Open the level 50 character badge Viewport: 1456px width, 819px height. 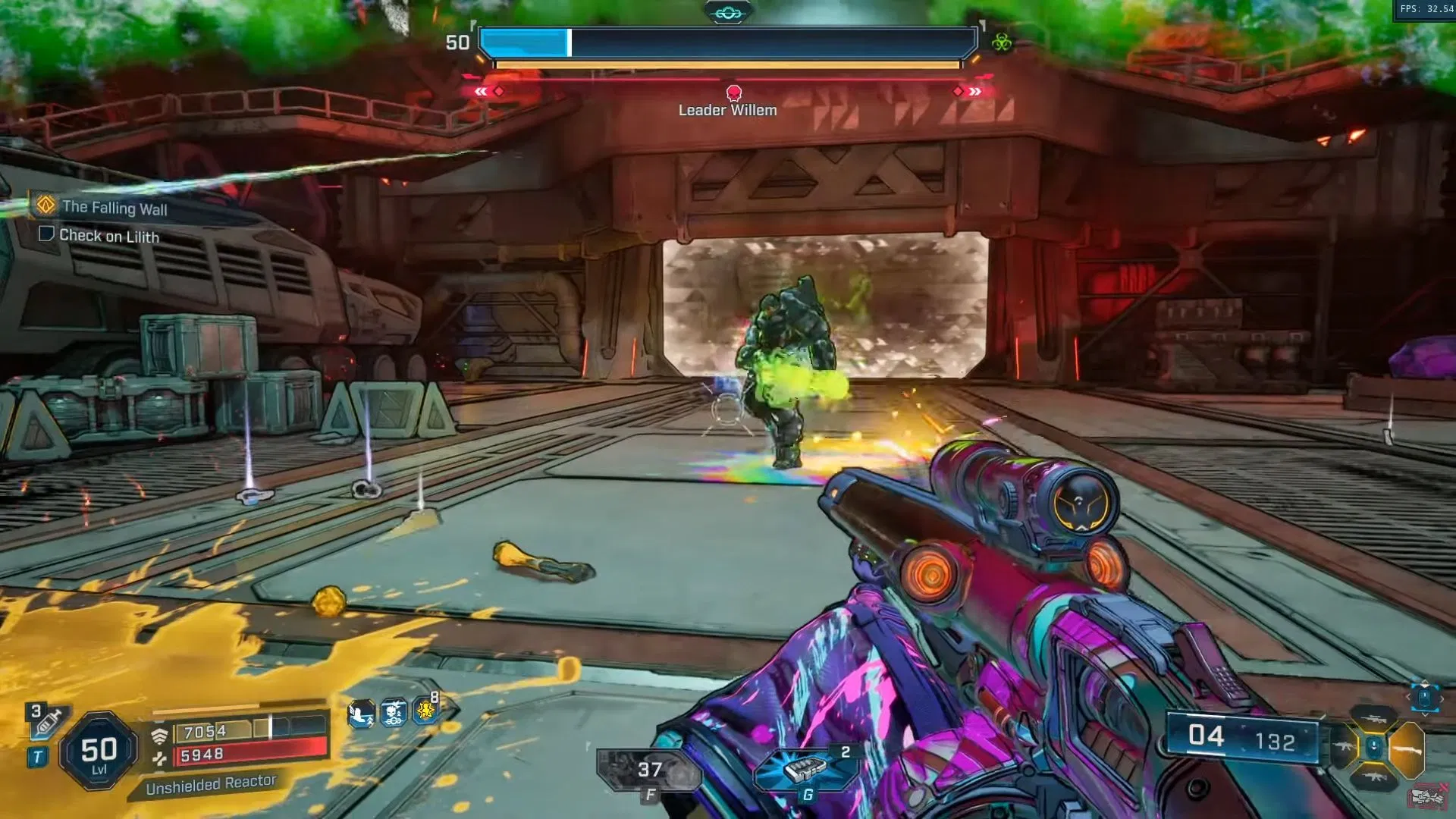point(99,752)
